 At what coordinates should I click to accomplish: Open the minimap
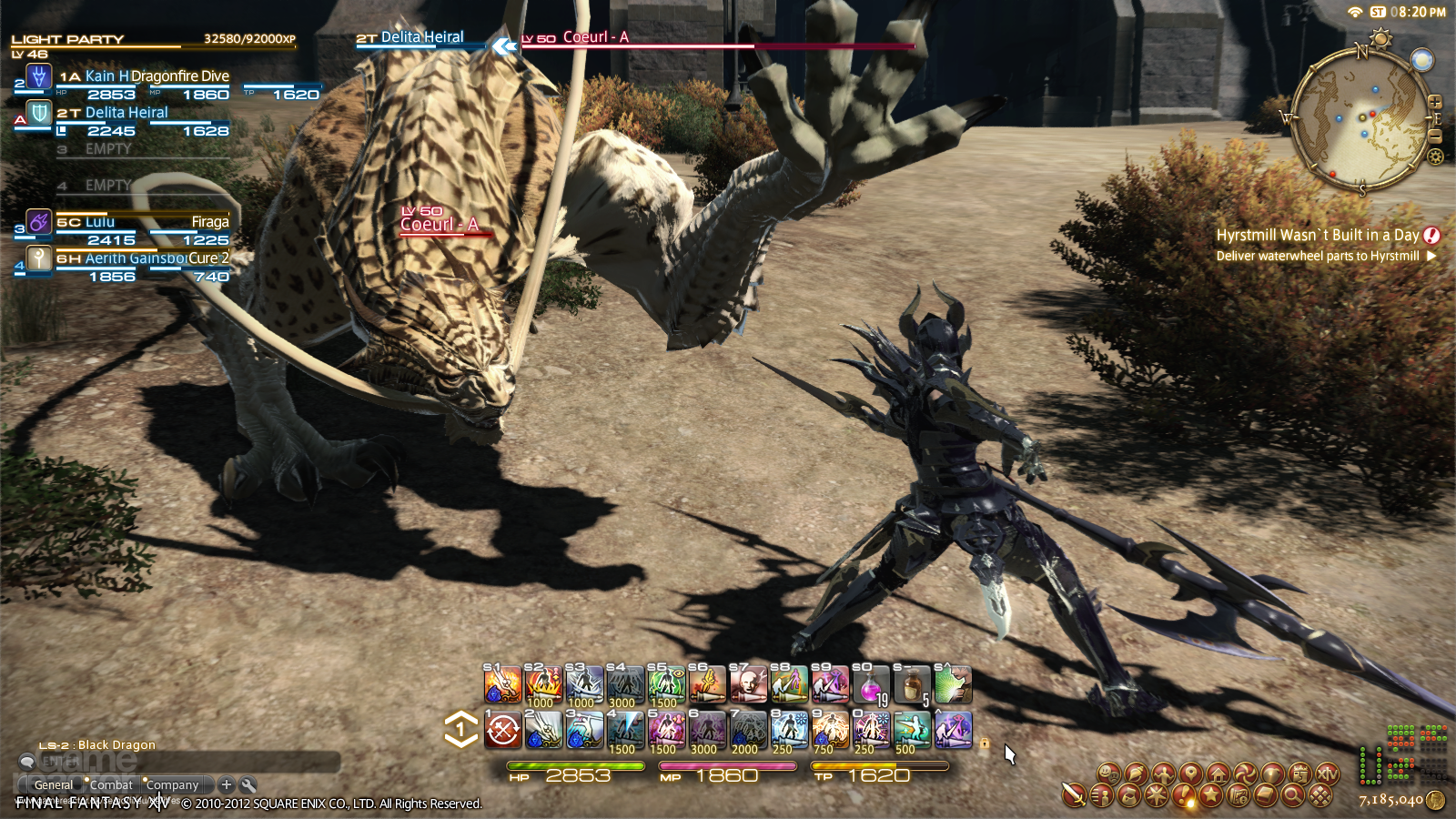click(1361, 118)
